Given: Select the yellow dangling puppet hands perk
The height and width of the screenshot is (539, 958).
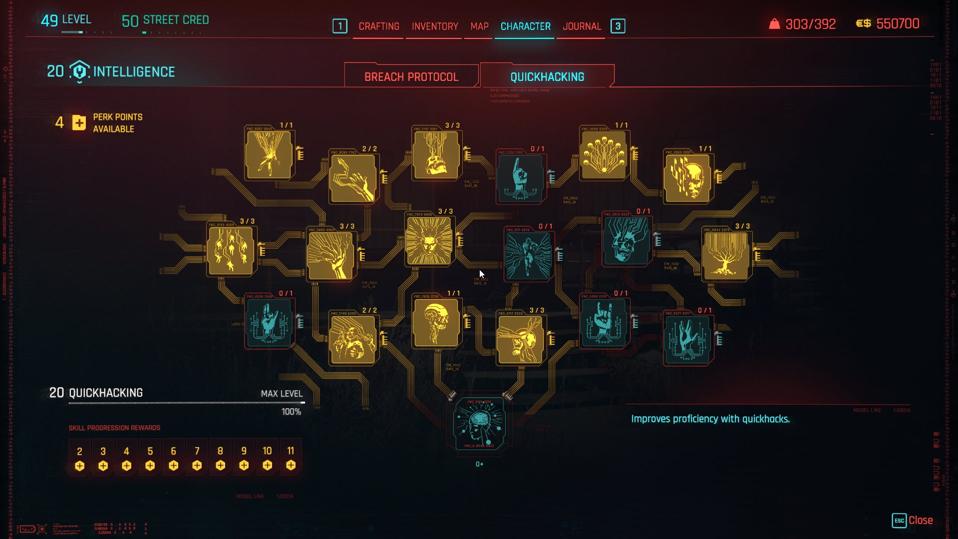Looking at the screenshot, I should [231, 249].
